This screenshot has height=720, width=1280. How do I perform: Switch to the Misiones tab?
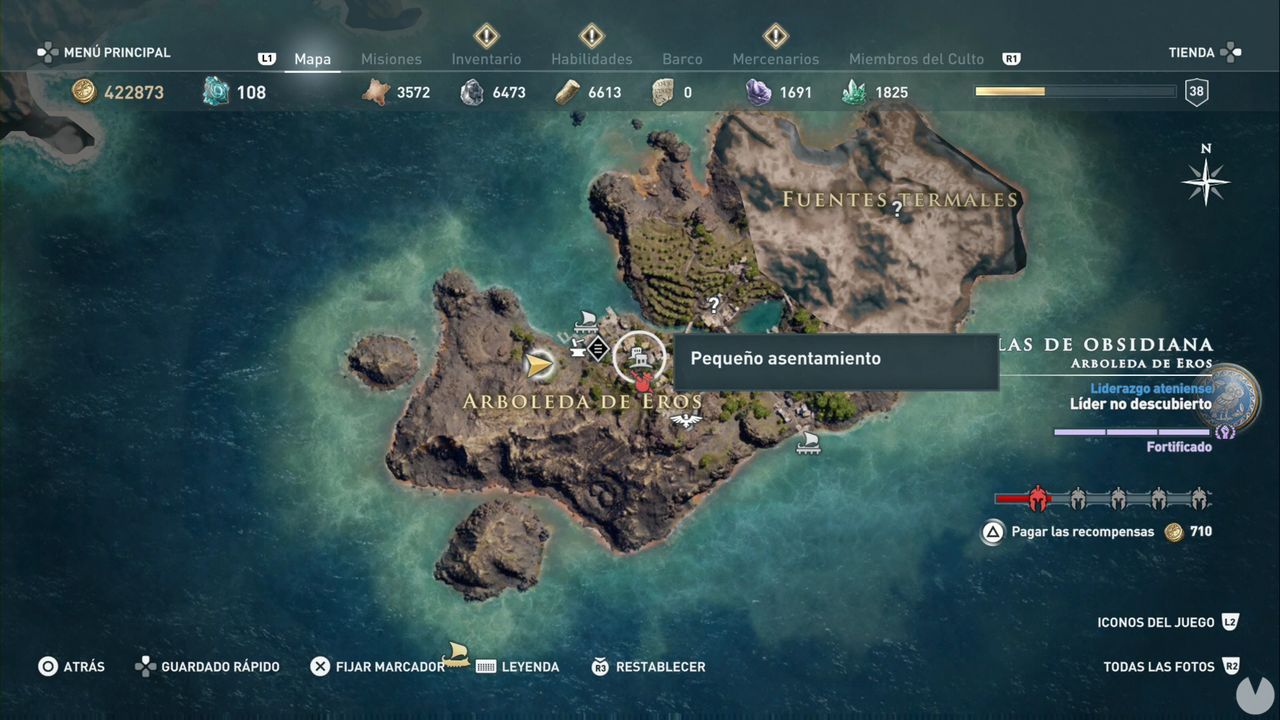(x=391, y=59)
